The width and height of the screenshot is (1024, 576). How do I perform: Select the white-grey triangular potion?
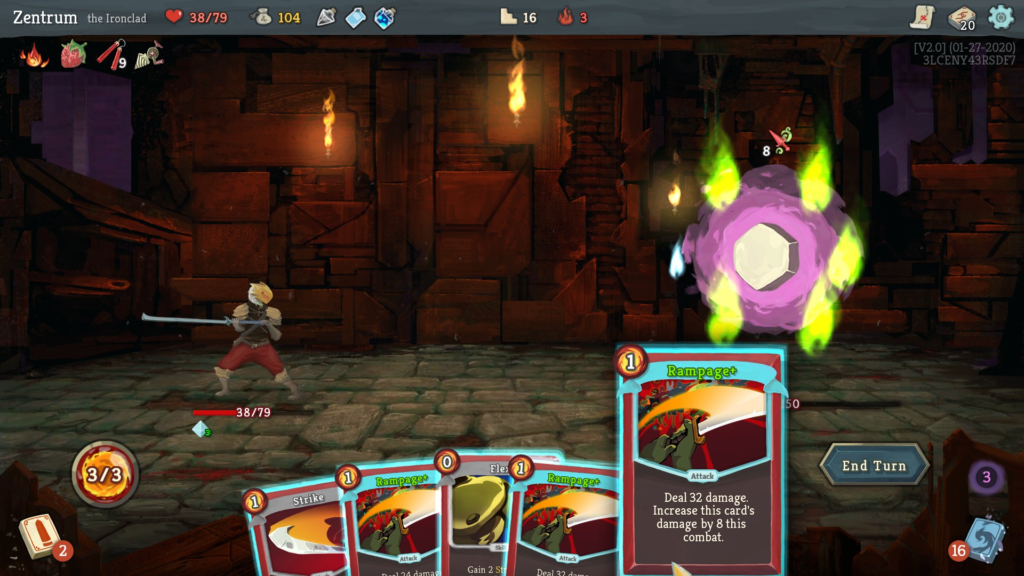tap(327, 17)
